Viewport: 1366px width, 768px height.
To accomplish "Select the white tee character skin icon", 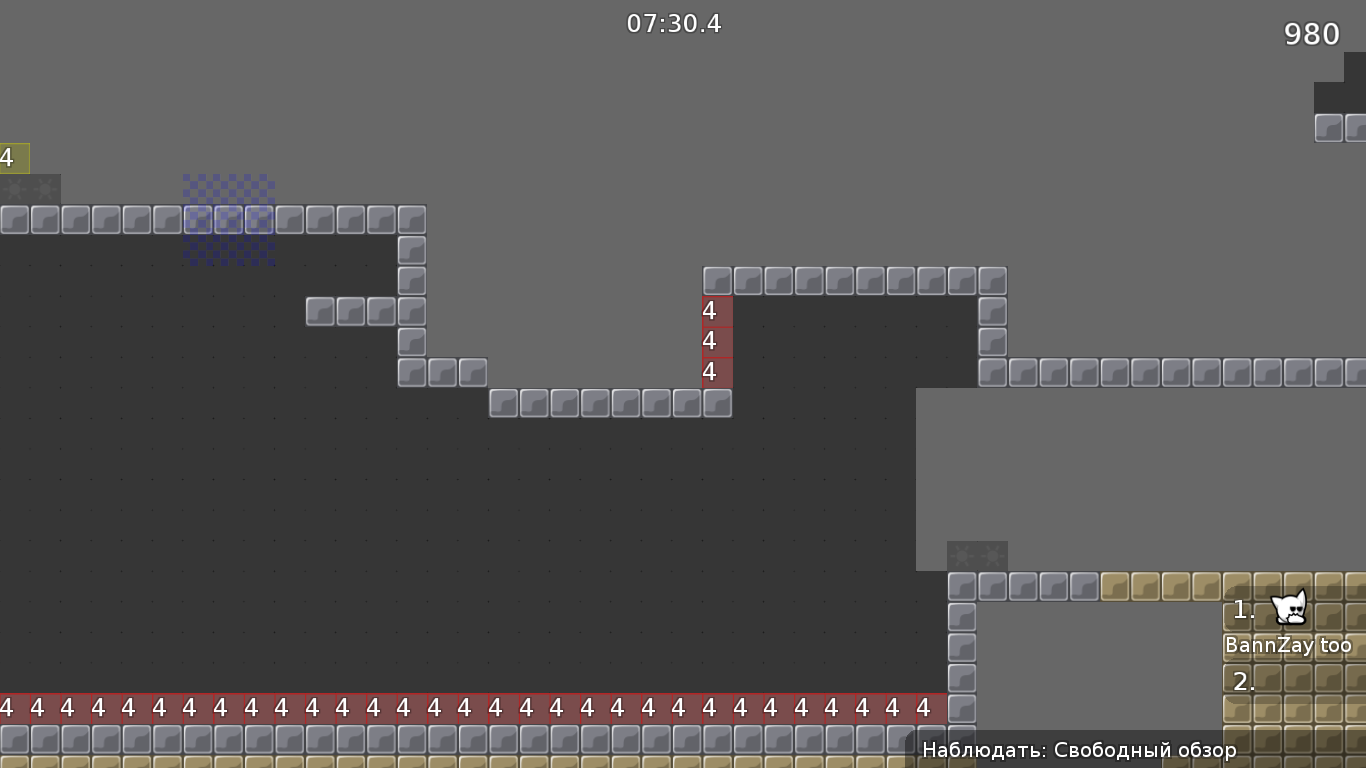I will click(x=1287, y=608).
